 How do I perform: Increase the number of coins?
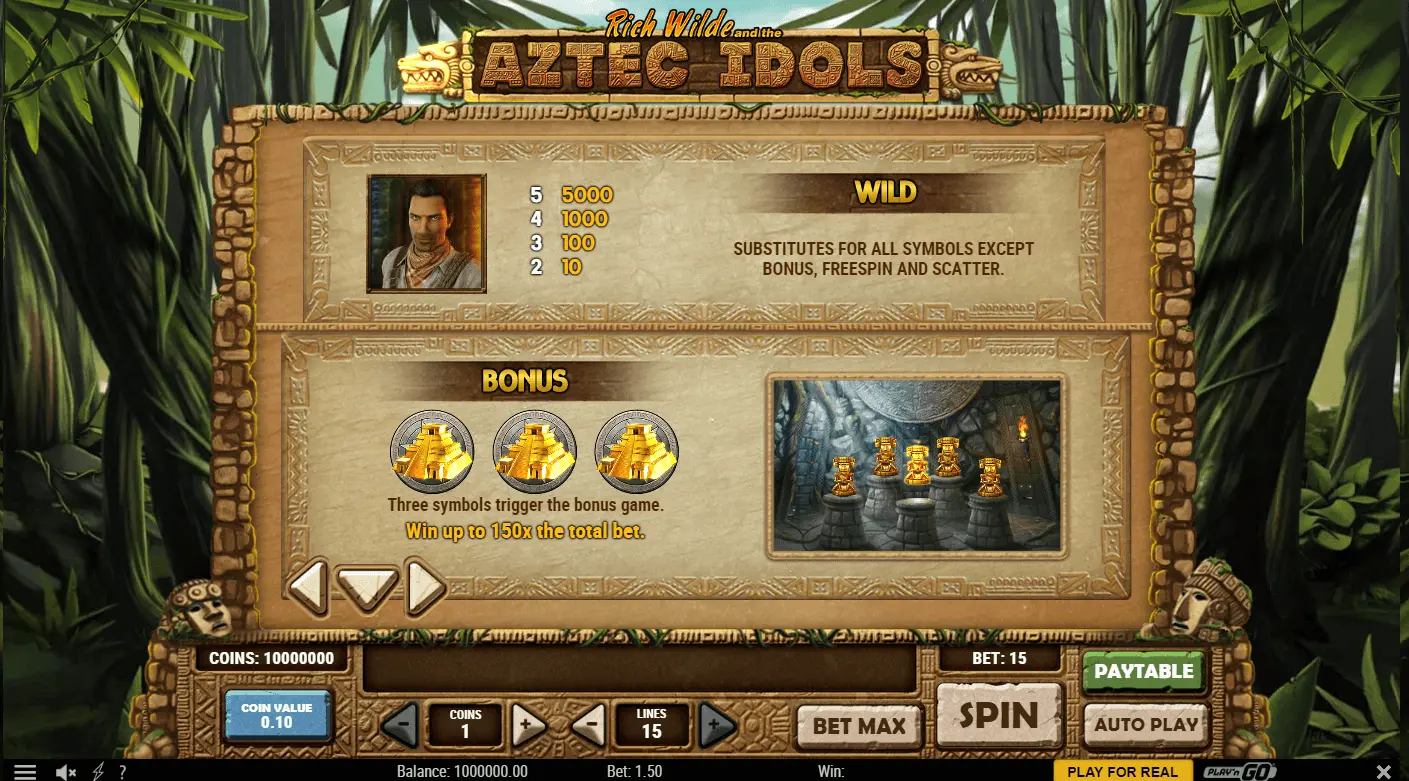pos(530,724)
